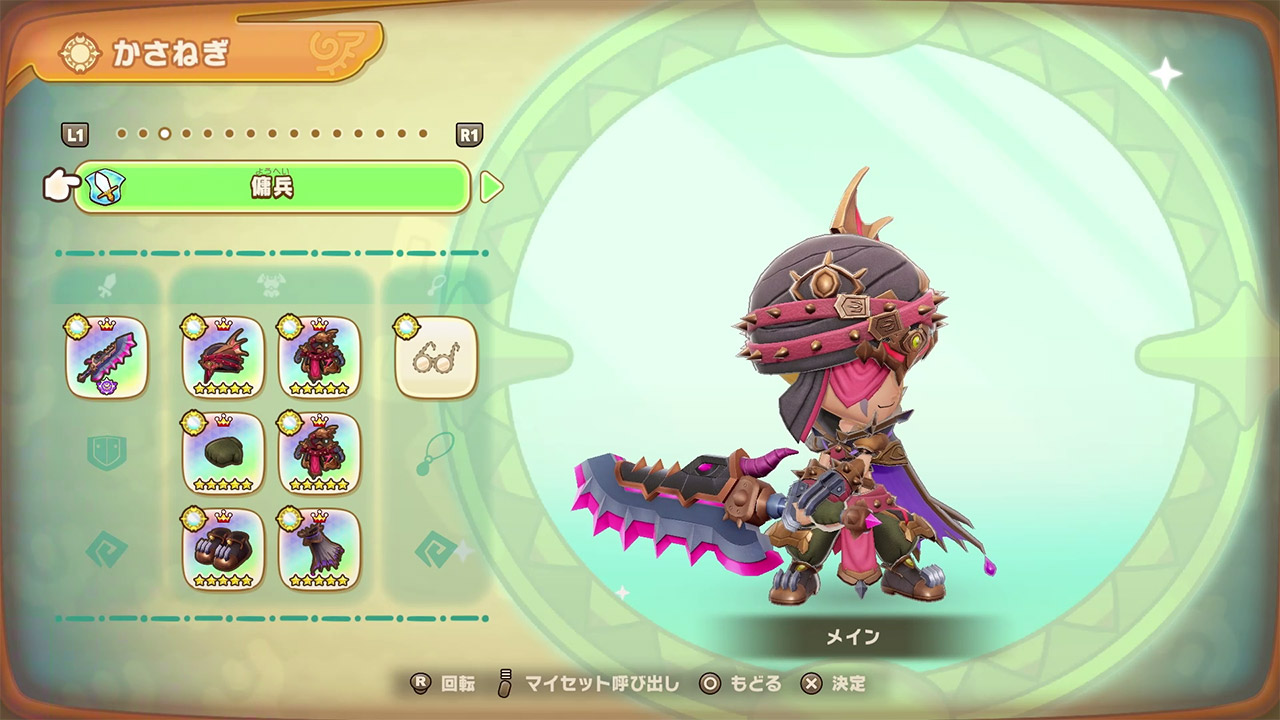Open the round glasses accessory slot
Screen dimensions: 1280x720
pos(436,357)
